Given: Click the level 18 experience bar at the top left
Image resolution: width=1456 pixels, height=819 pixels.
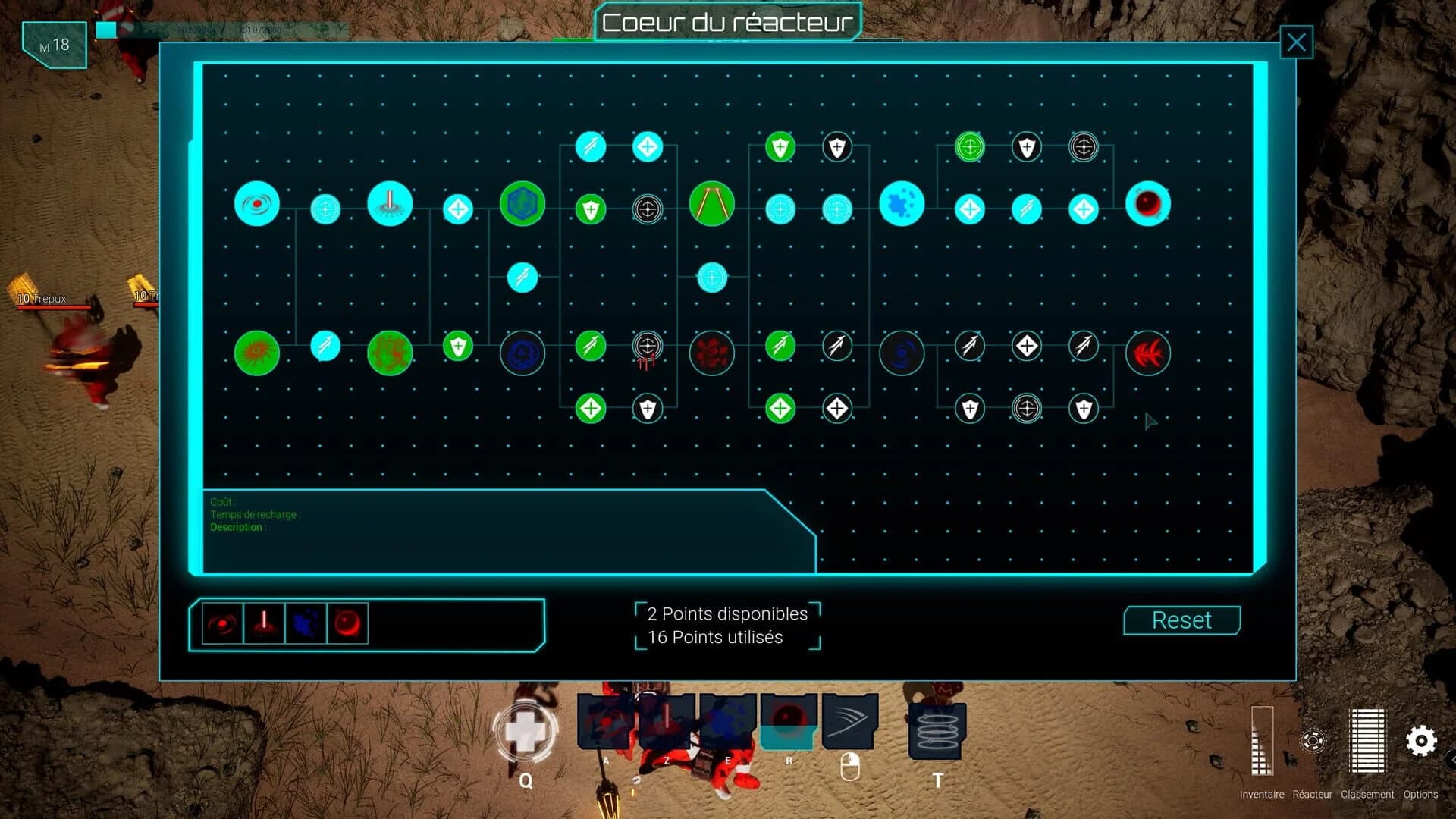Looking at the screenshot, I should (x=53, y=44).
